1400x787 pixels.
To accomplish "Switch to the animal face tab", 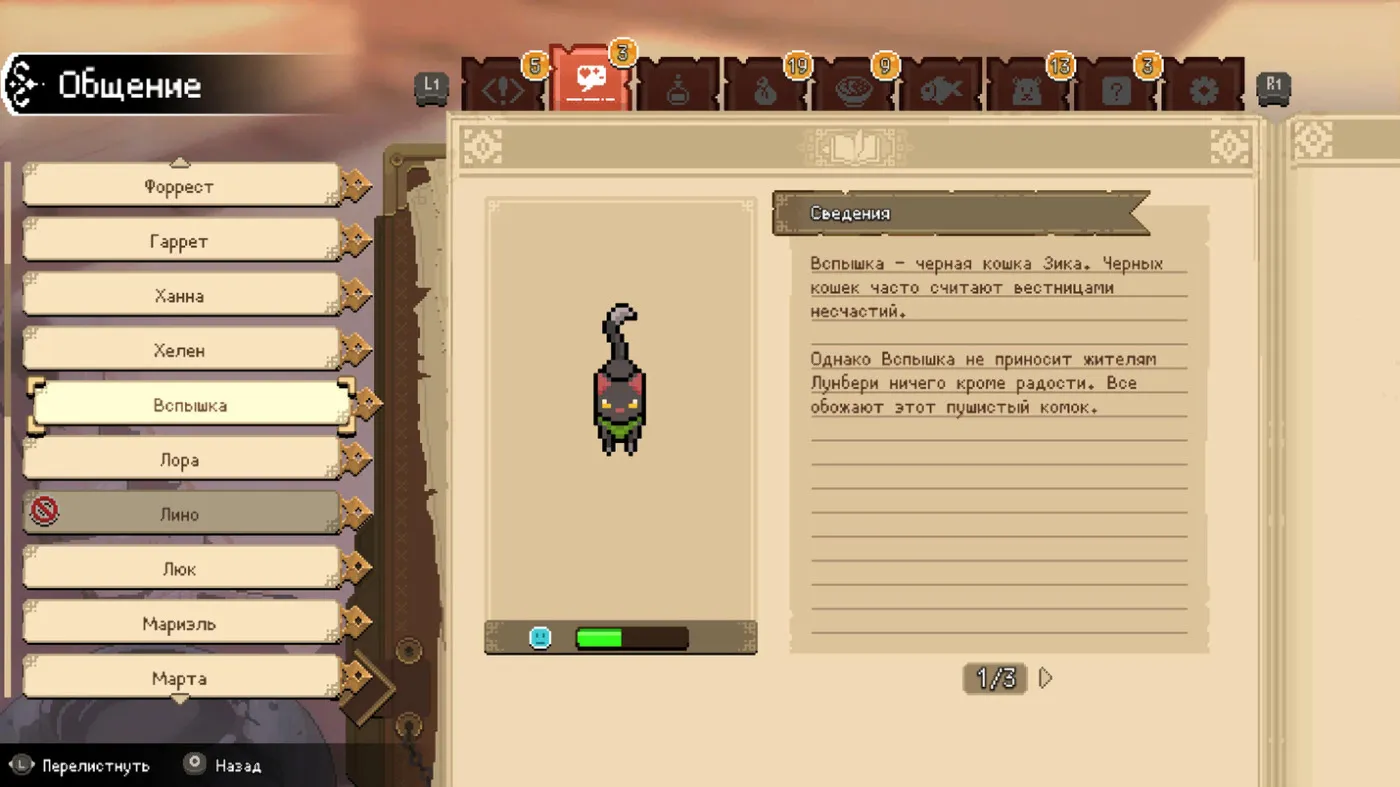I will tap(1028, 88).
